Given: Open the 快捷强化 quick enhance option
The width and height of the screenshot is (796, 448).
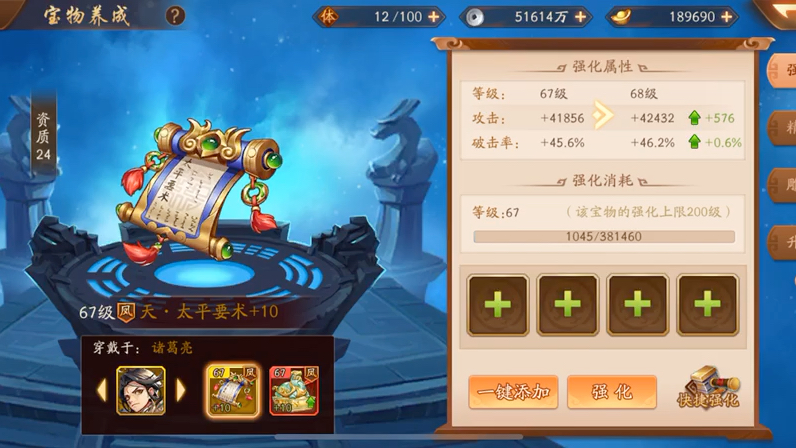Looking at the screenshot, I should [712, 389].
